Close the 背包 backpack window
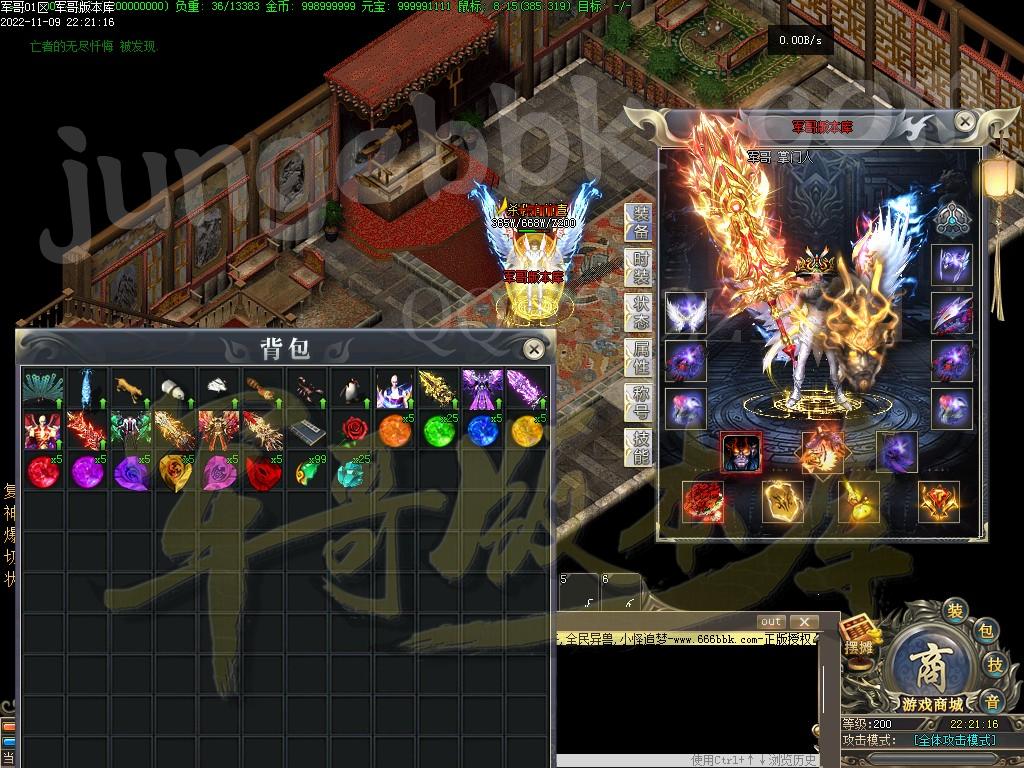1024x768 pixels. click(534, 348)
